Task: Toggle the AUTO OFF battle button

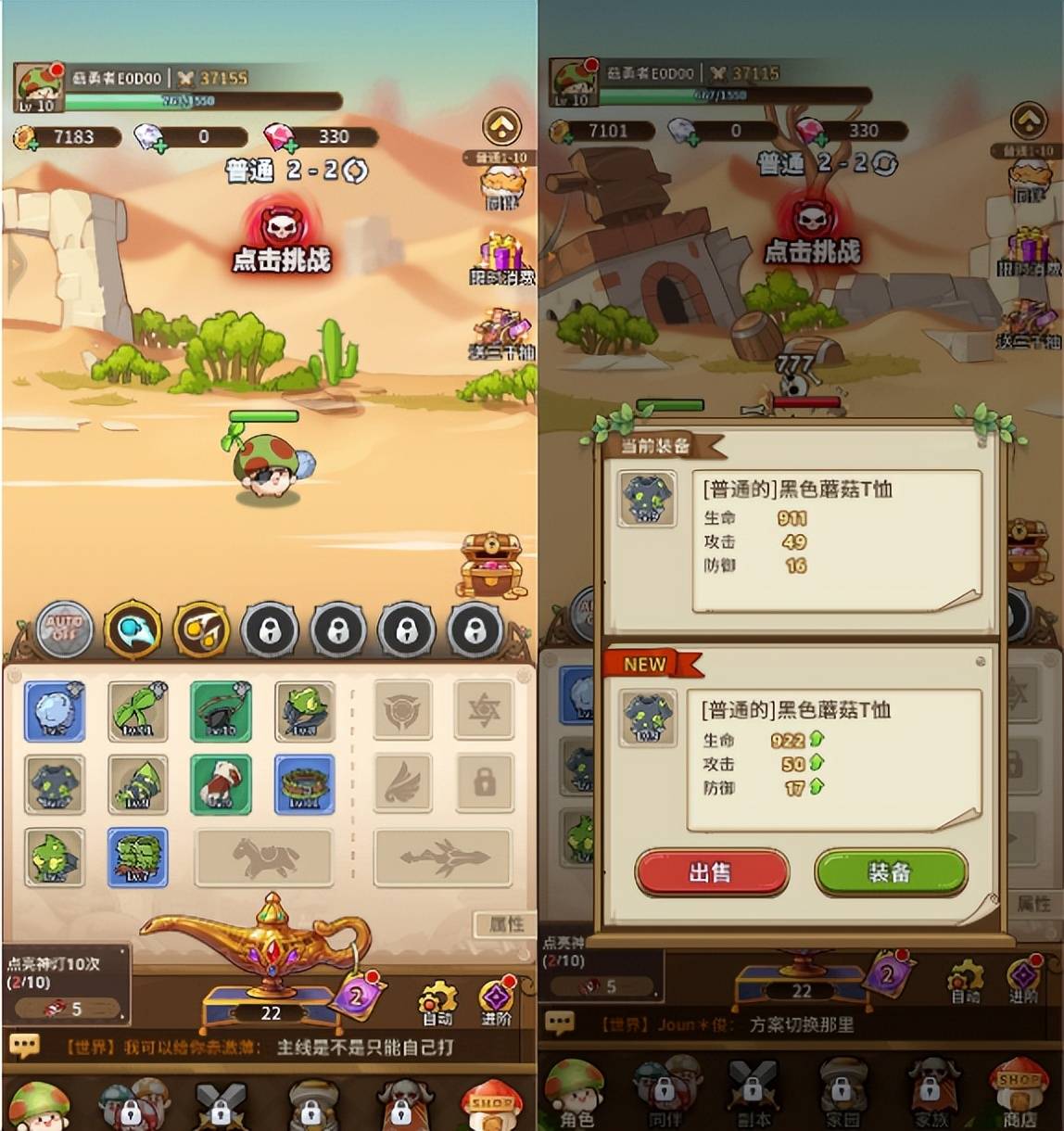Action: coord(64,629)
